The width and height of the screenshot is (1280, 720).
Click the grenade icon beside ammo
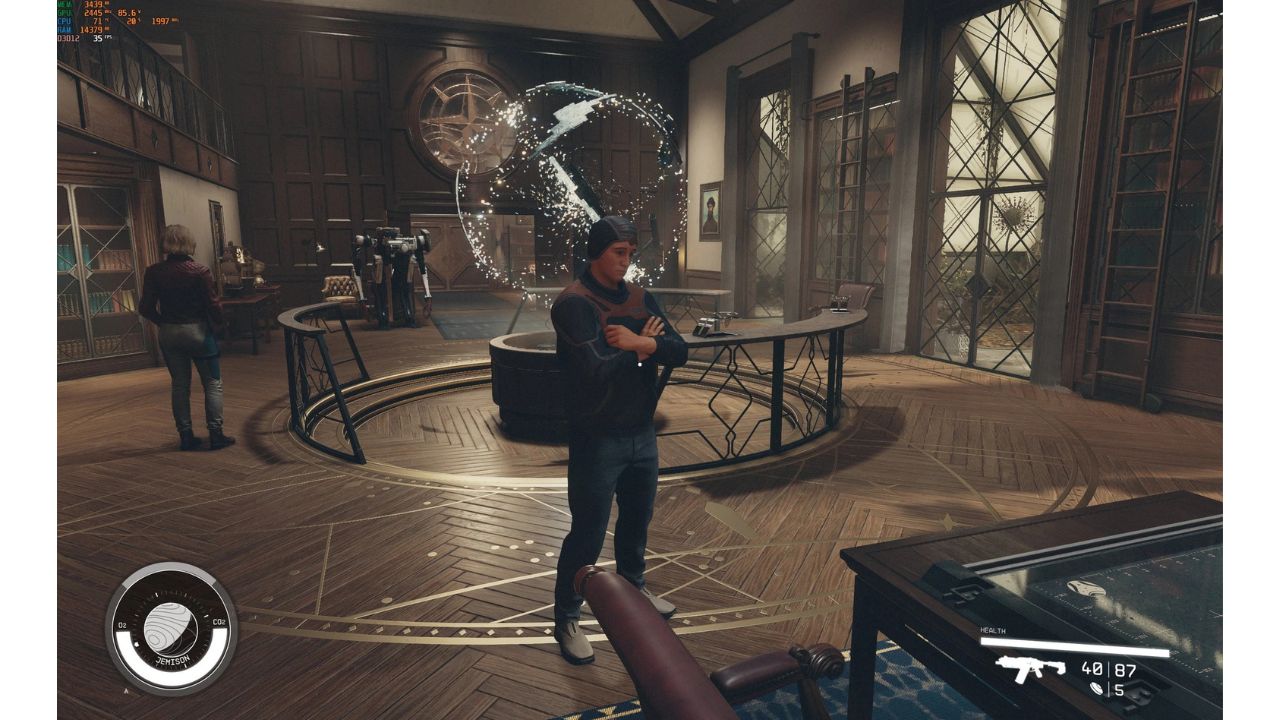click(1098, 689)
